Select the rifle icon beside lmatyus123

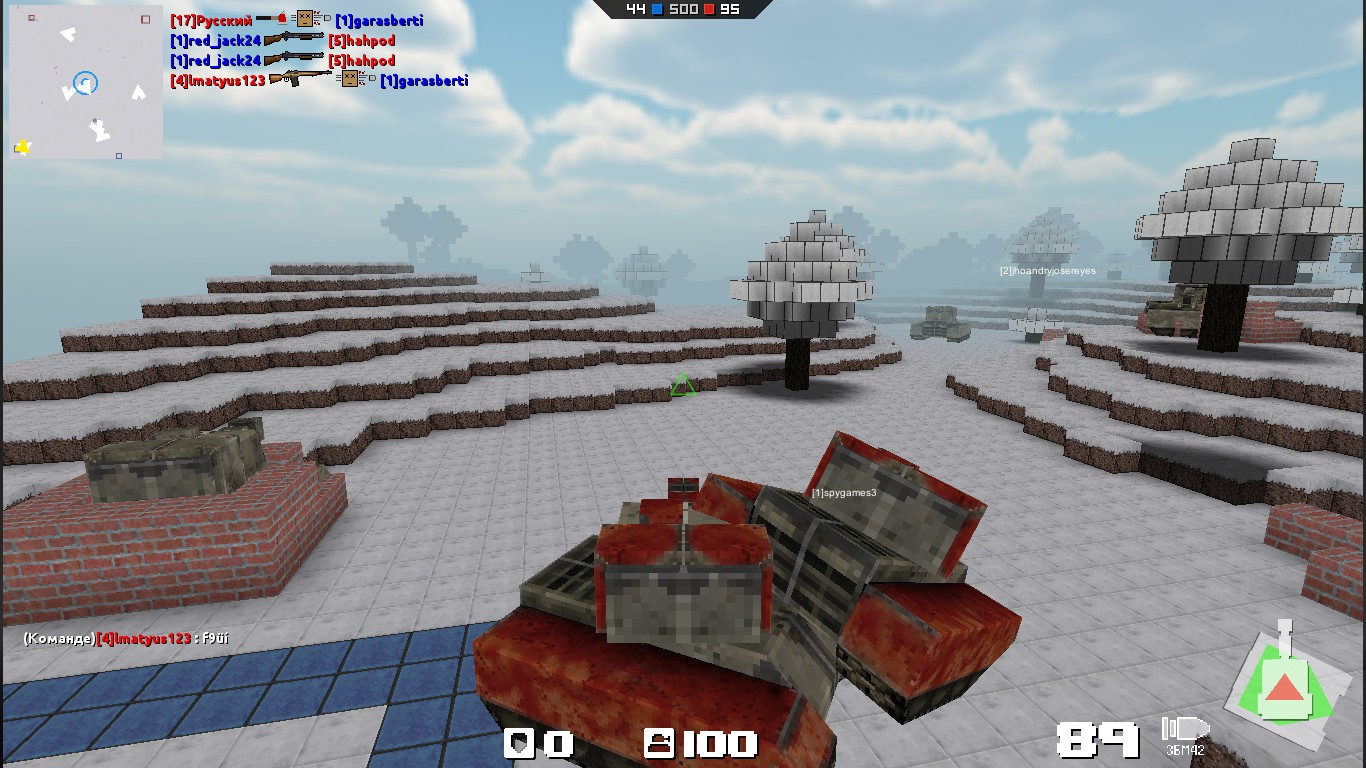pos(302,81)
